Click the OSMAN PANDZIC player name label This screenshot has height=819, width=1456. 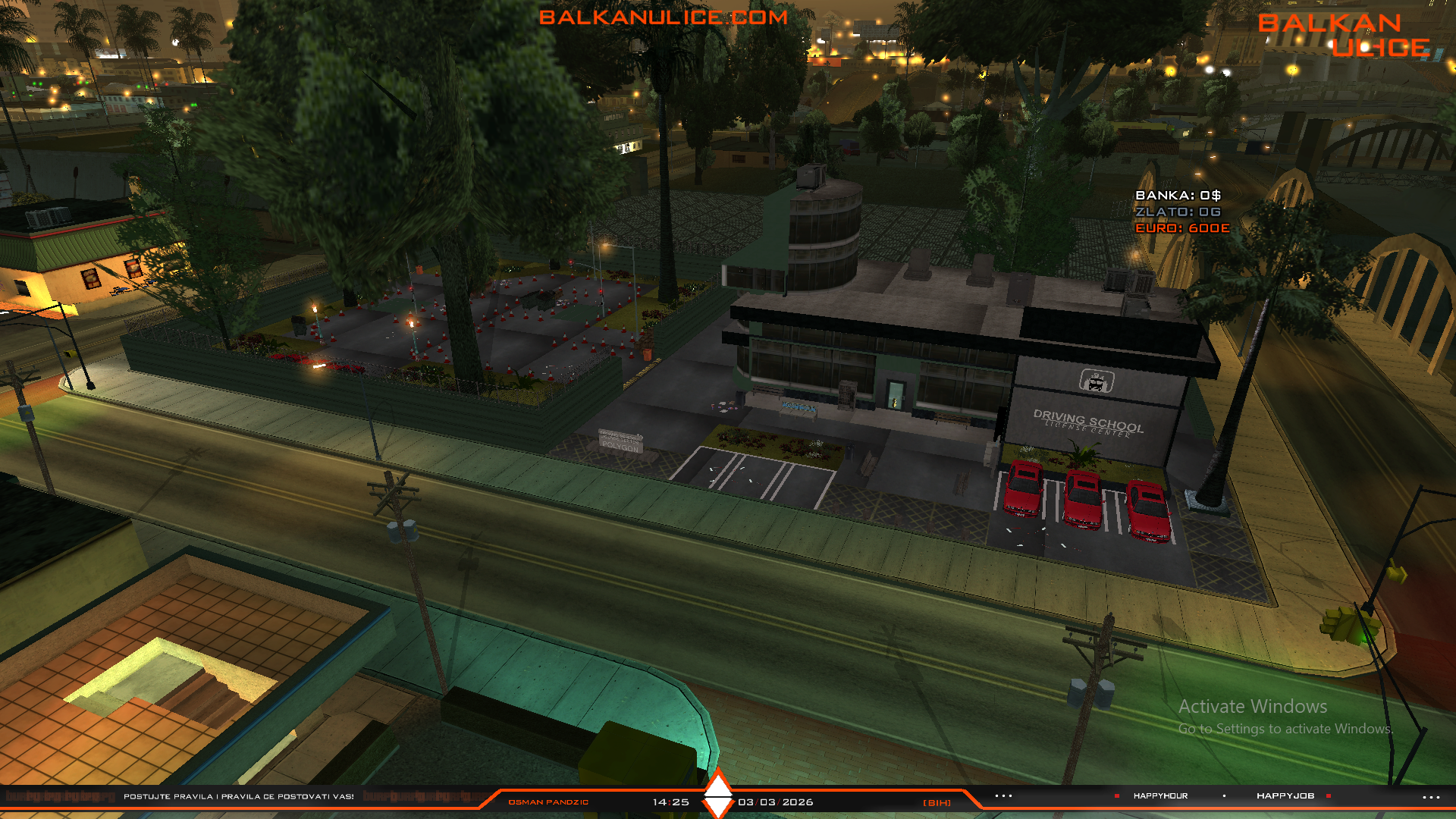548,802
